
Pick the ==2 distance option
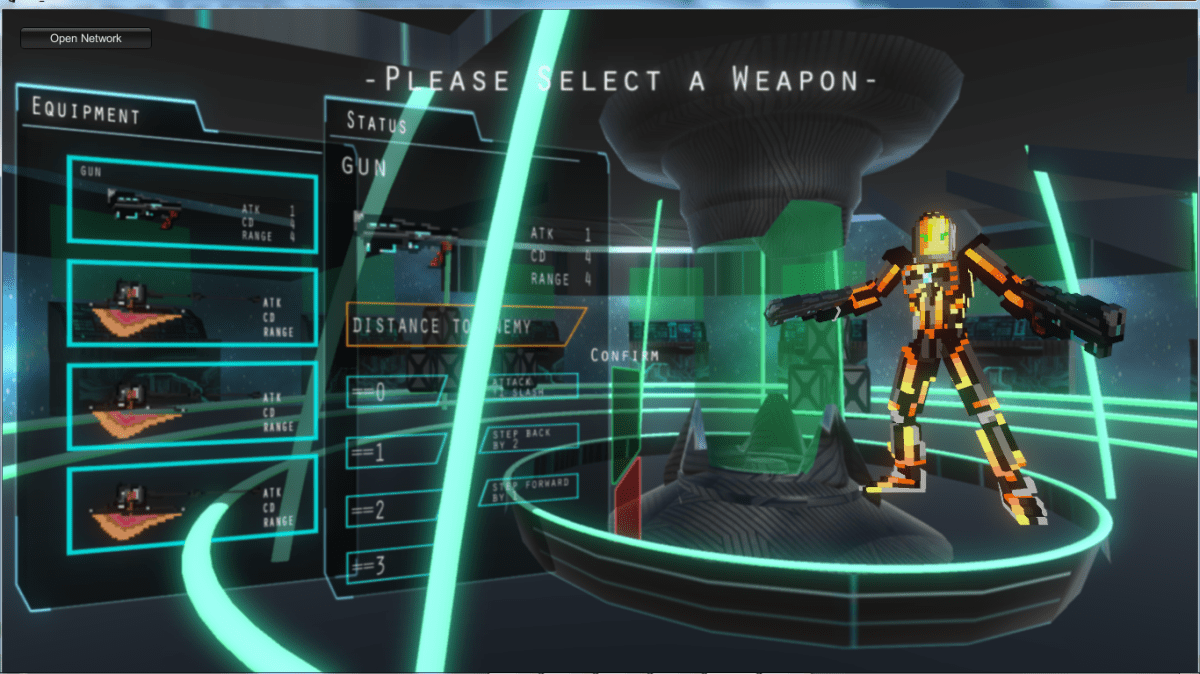[395, 510]
